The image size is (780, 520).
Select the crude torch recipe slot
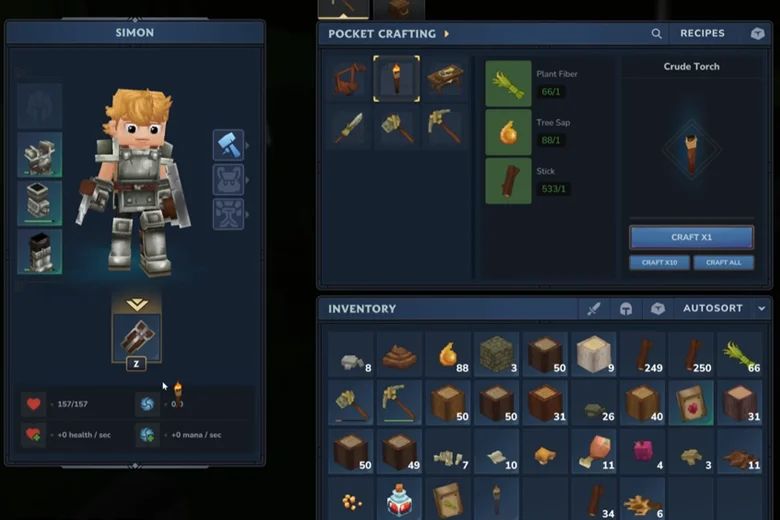(396, 78)
